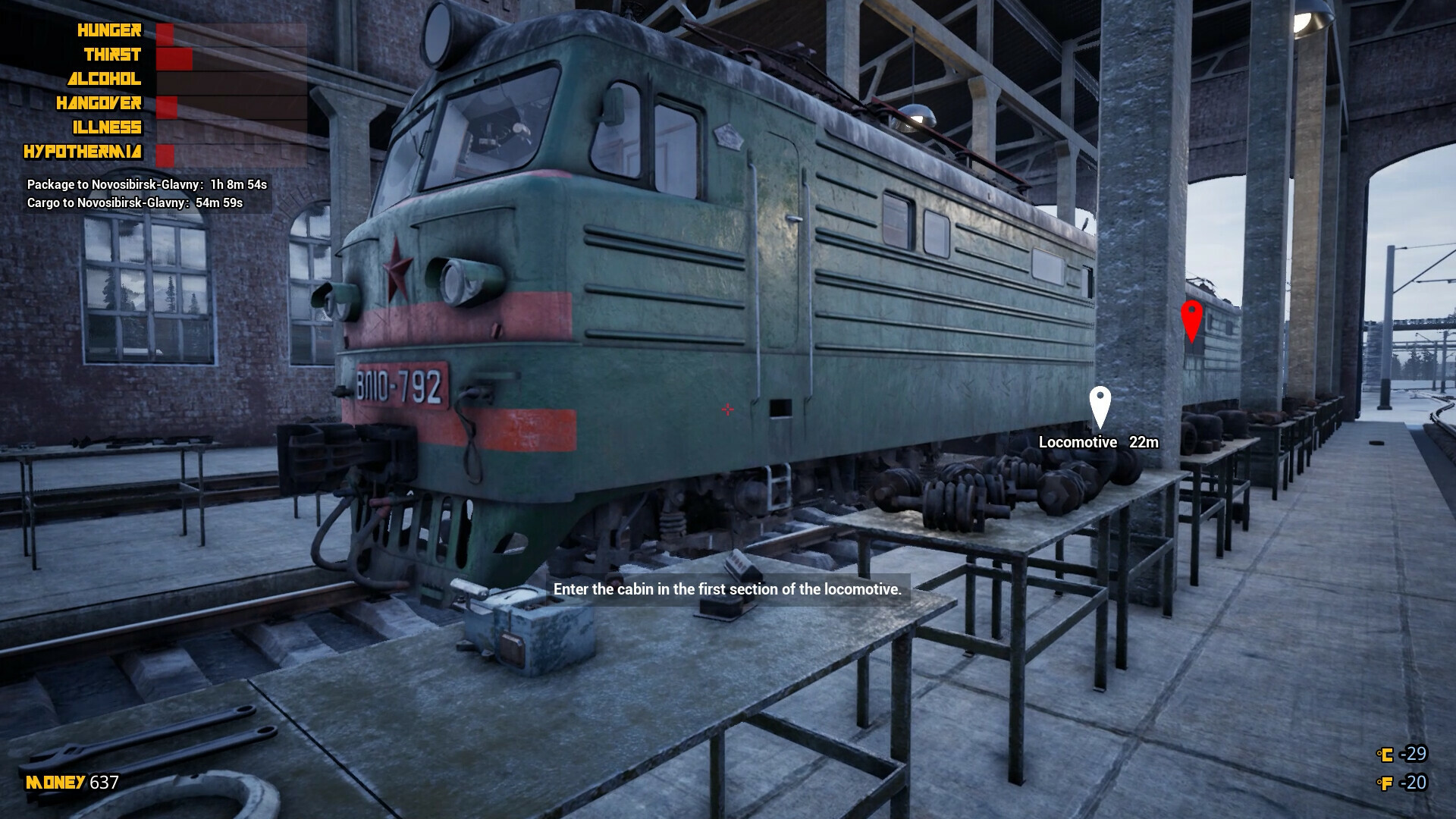The width and height of the screenshot is (1456, 819).
Task: Click the white Locomotive waypoint marker
Action: 1099,403
